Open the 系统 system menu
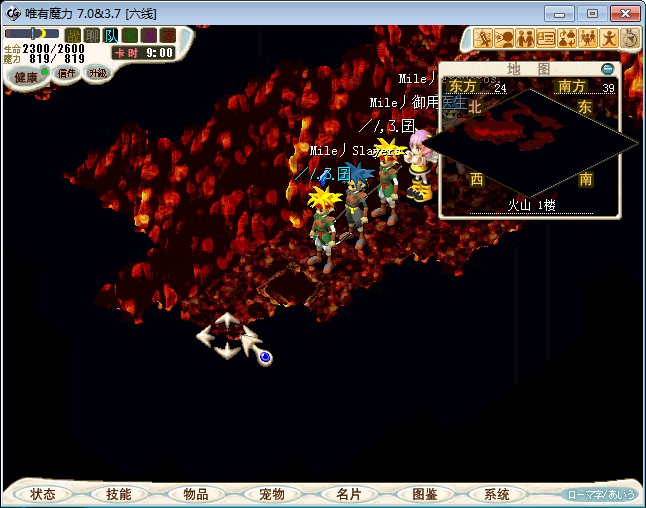 click(x=497, y=494)
